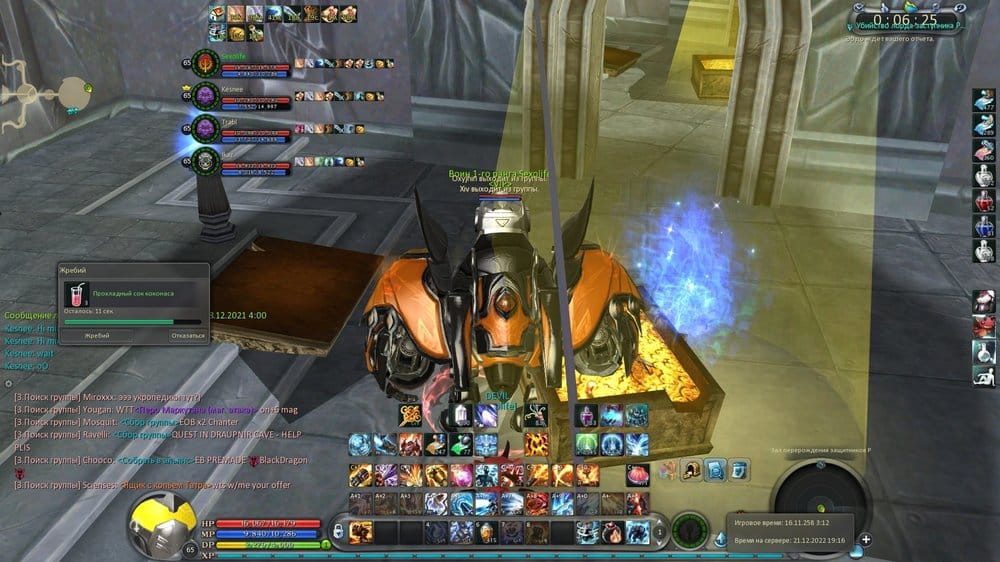Expand the minimap with plus button

pyautogui.click(x=866, y=540)
